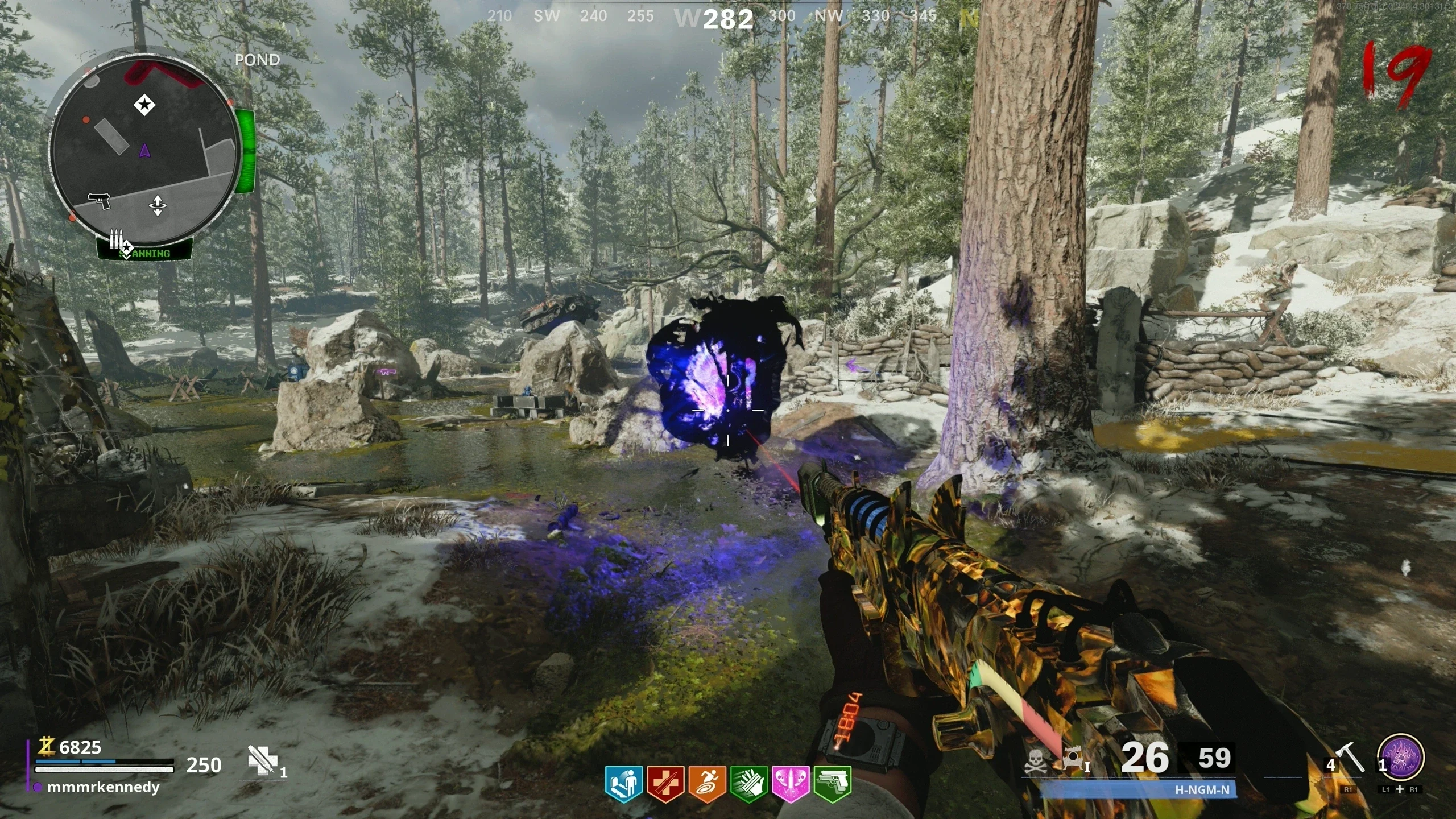This screenshot has height=819, width=1456.
Task: Click the skull and crossbones ammo mod icon
Action: pos(1036,760)
